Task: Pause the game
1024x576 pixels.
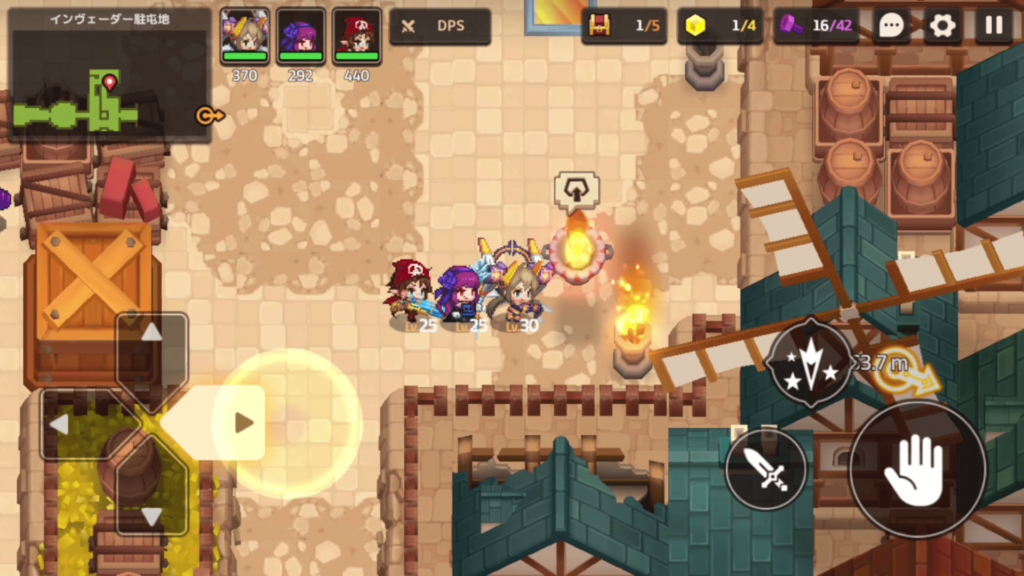Action: (993, 26)
